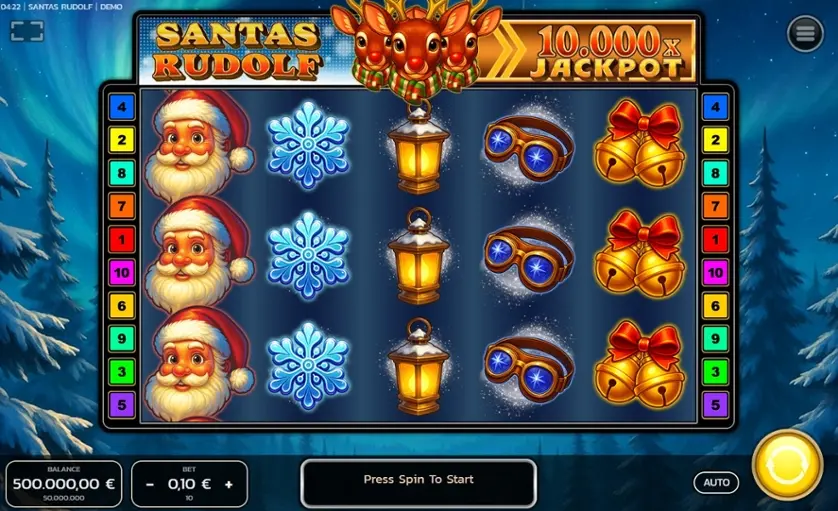The image size is (838, 511).
Task: Open the AUTO spin options
Action: pos(716,482)
